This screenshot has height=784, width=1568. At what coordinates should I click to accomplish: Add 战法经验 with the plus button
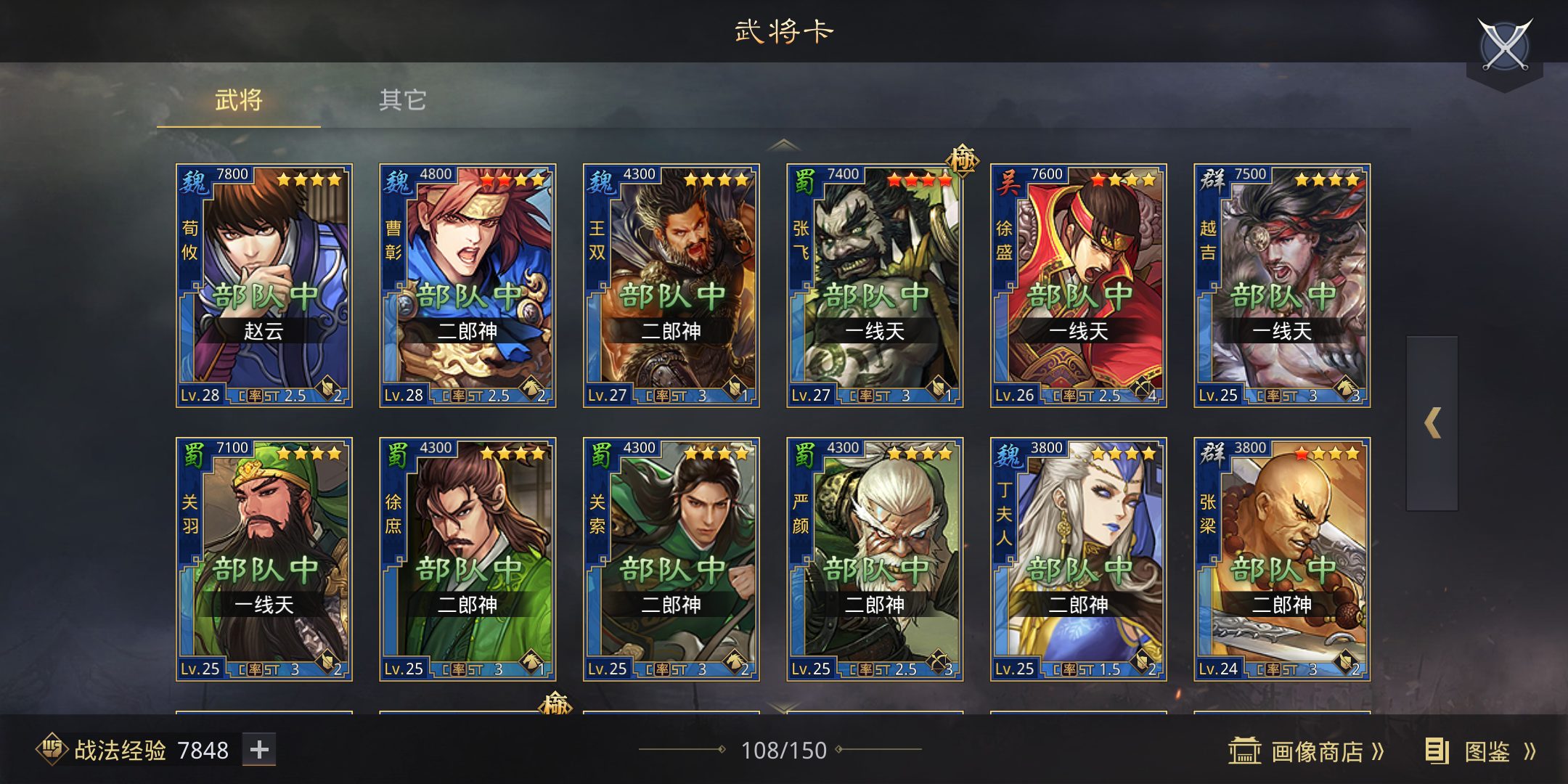click(259, 750)
